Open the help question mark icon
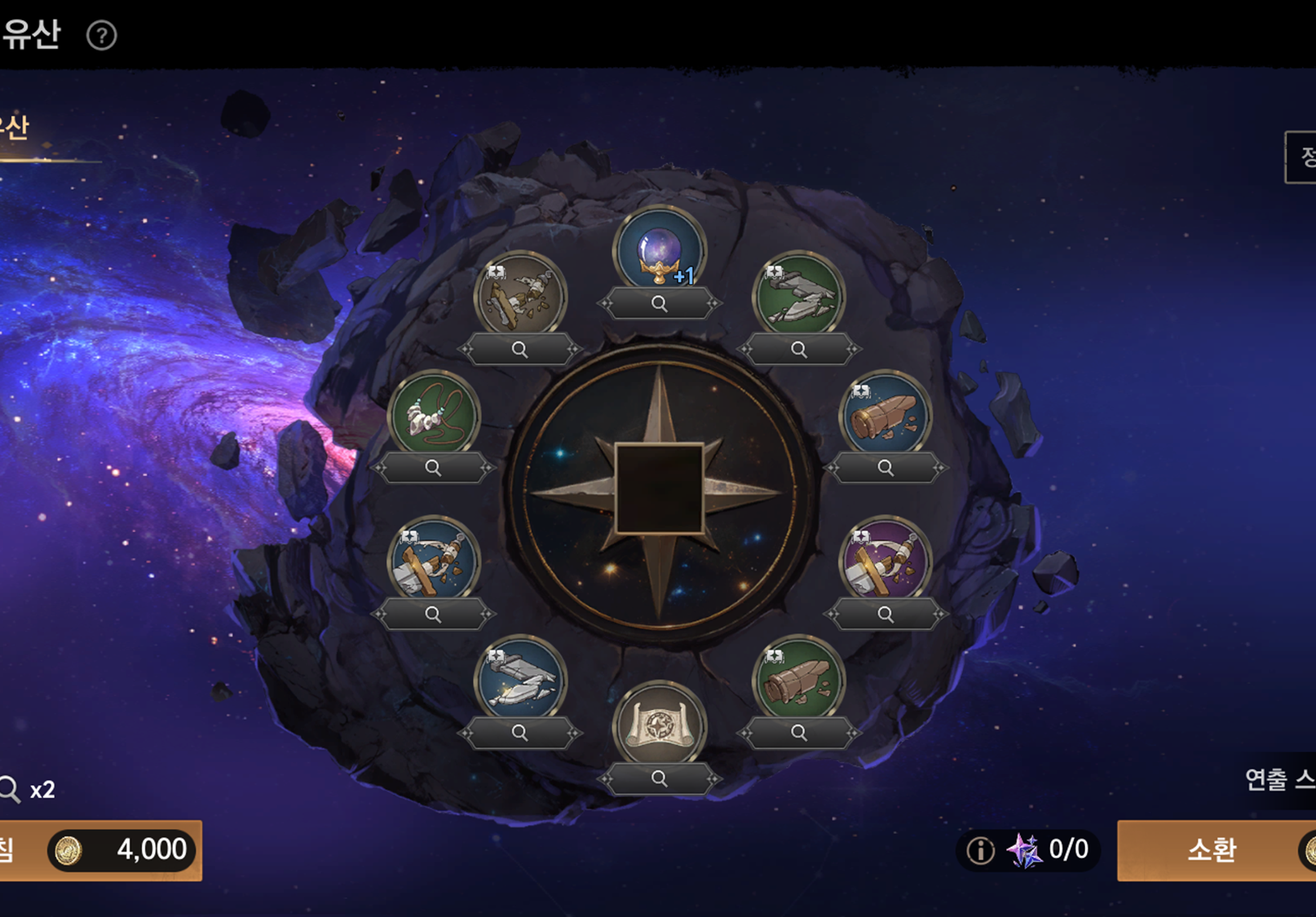Screen dimensions: 1316x917 [102, 35]
